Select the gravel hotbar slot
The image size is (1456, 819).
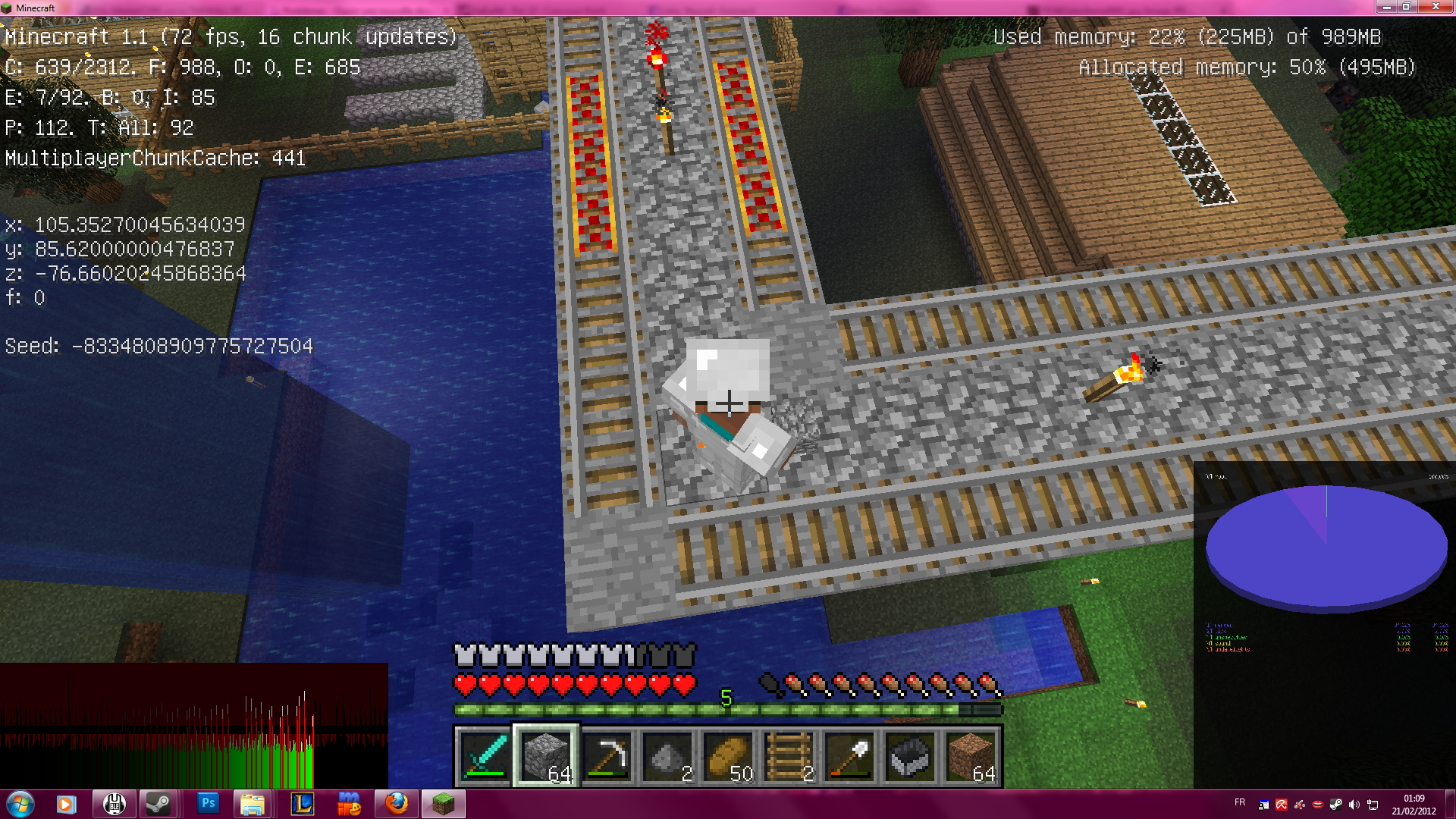point(667,756)
